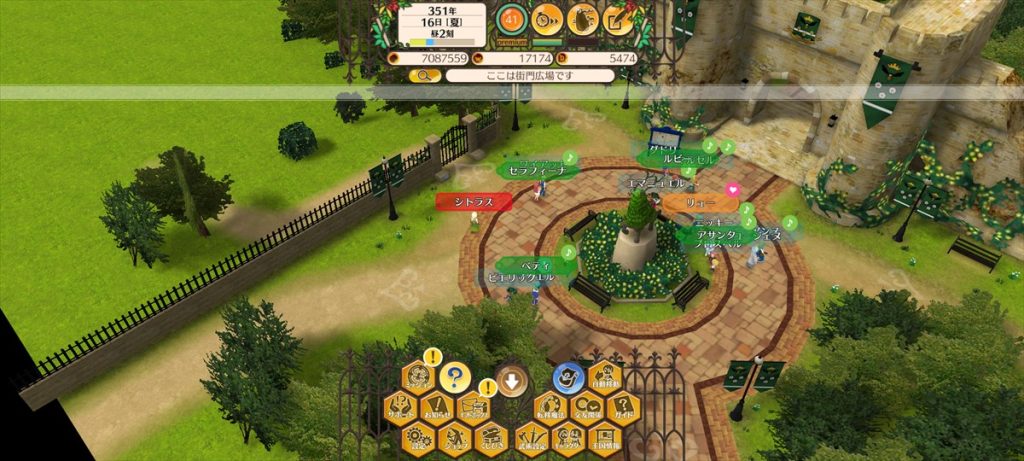Open the 交友関係 (Relationships) hexagon
The height and width of the screenshot is (461, 1024).
[586, 407]
